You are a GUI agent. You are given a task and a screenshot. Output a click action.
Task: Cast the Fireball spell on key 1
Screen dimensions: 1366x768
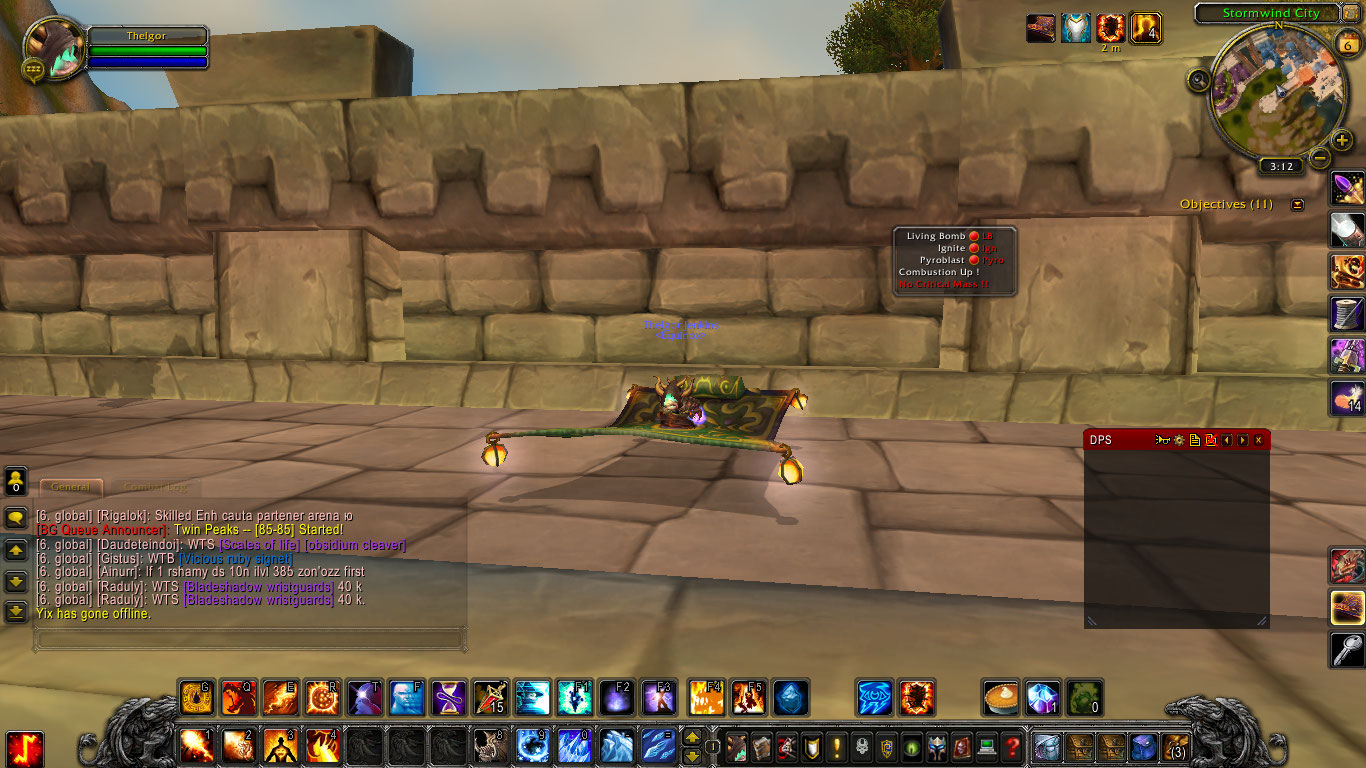coord(196,746)
